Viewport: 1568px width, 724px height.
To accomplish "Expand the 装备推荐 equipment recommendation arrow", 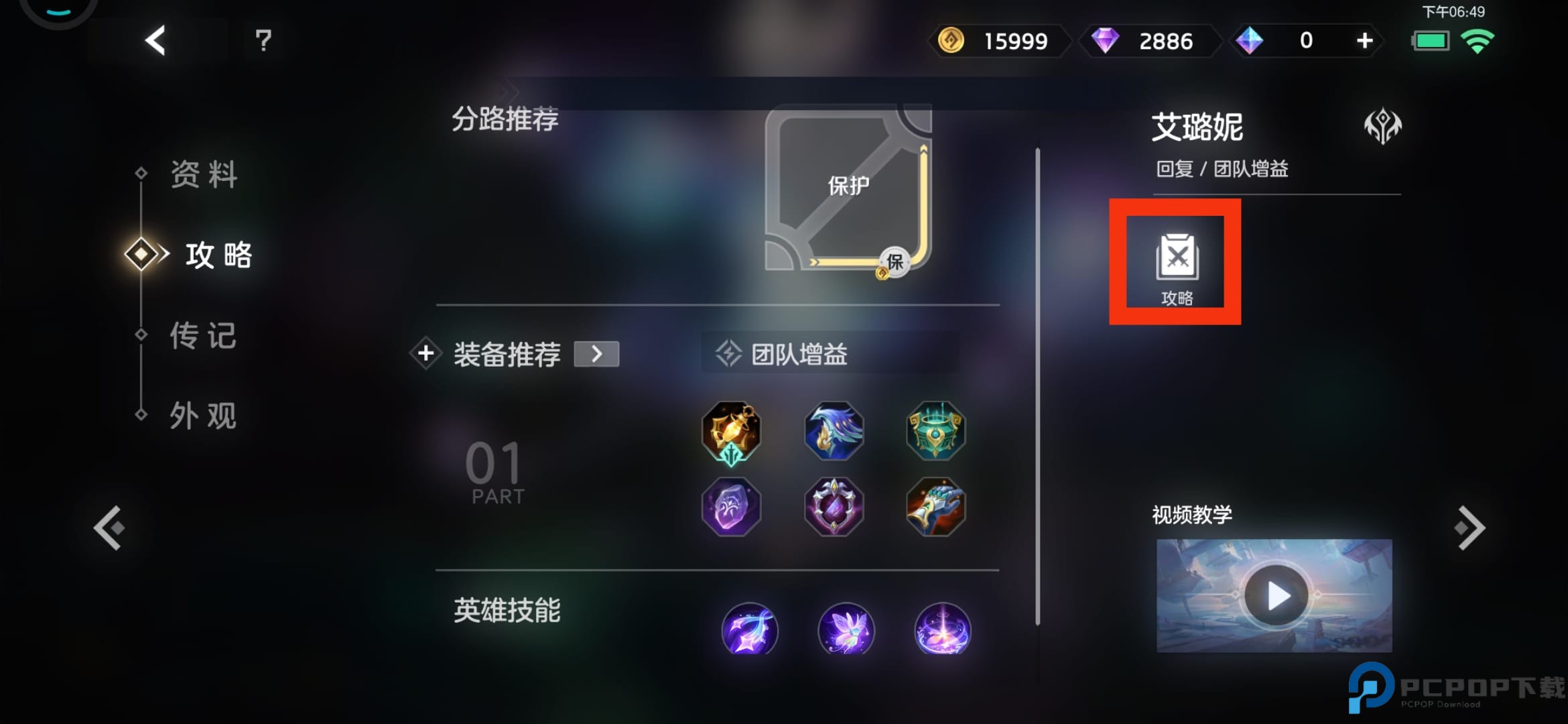I will point(597,354).
